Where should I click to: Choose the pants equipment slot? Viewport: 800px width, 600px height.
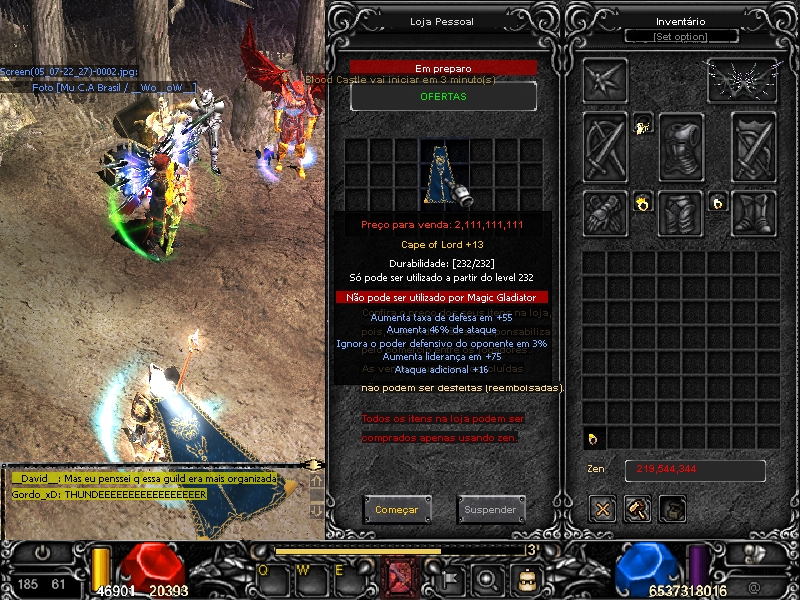(681, 212)
